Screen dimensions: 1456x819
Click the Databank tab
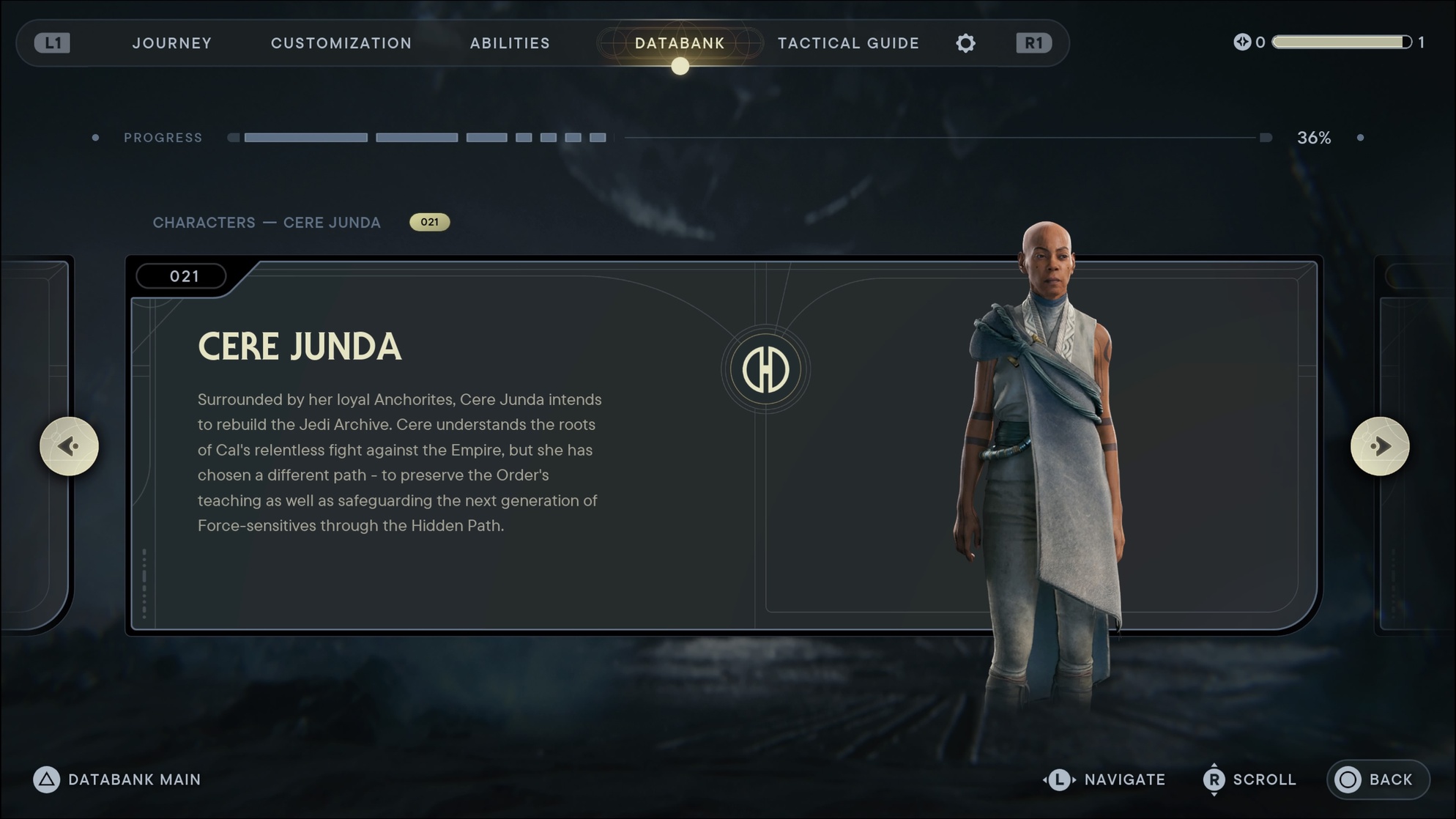pos(680,43)
